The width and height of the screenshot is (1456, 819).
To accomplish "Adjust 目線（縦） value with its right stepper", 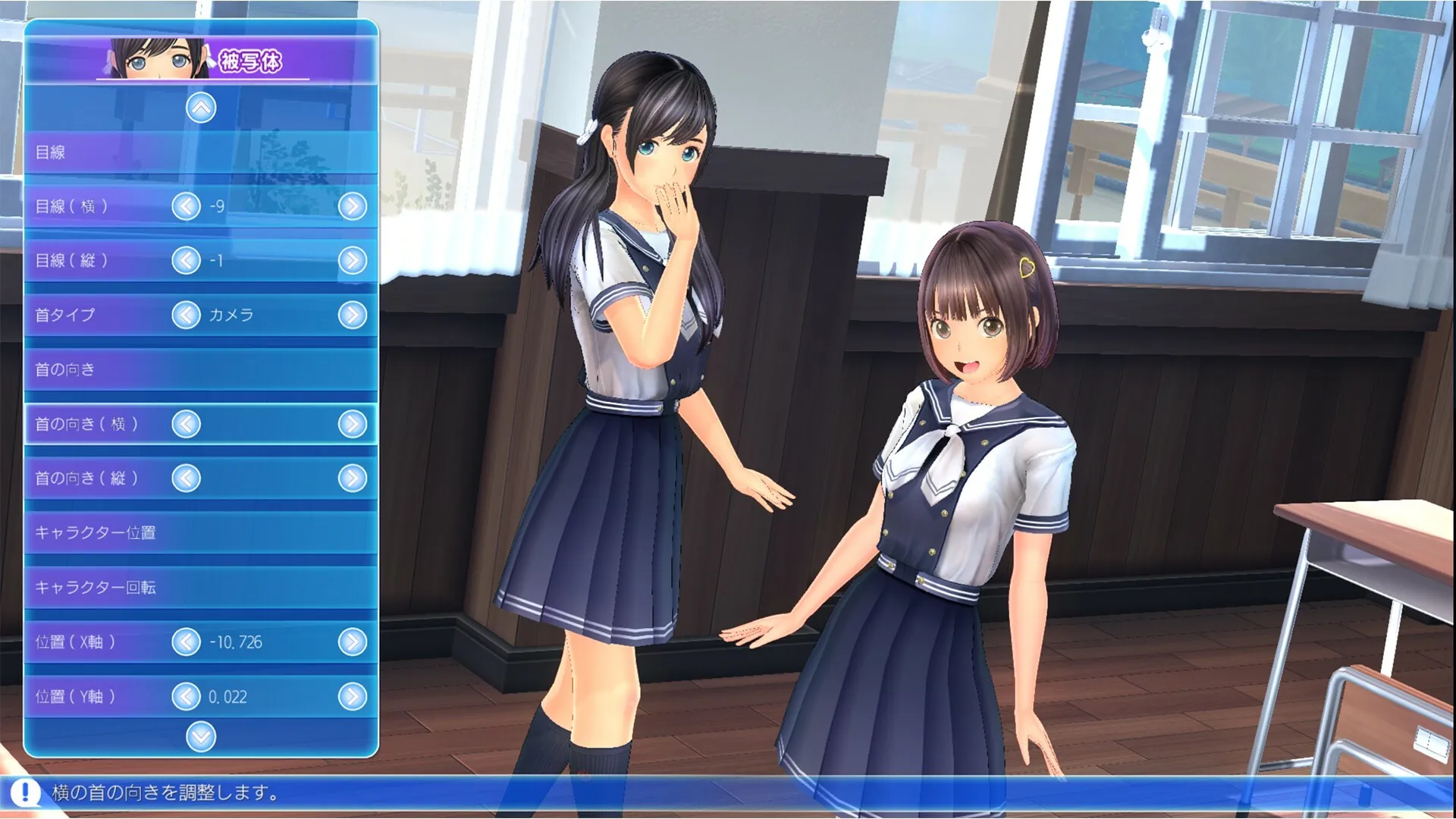I will click(x=351, y=262).
